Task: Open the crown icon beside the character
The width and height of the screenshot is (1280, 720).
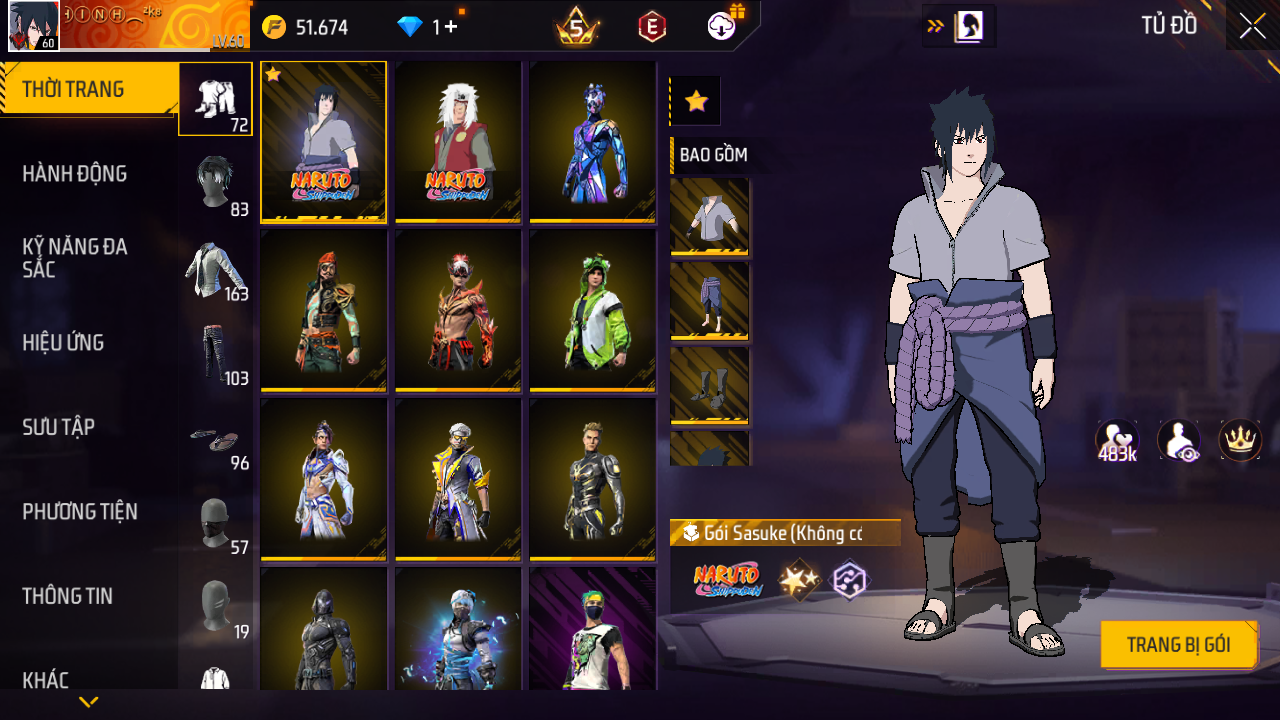Action: [1239, 440]
